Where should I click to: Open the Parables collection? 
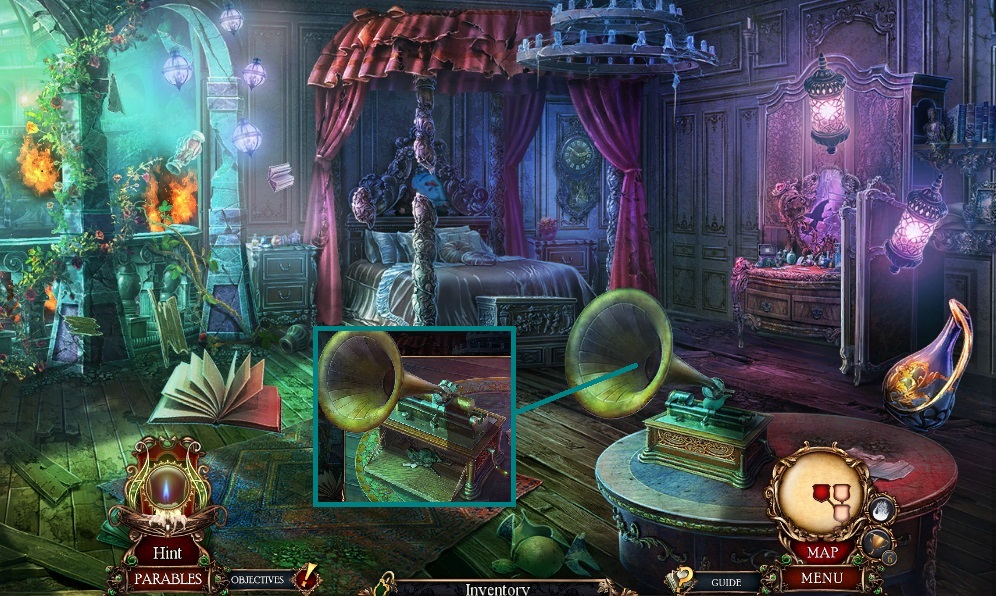(x=167, y=578)
